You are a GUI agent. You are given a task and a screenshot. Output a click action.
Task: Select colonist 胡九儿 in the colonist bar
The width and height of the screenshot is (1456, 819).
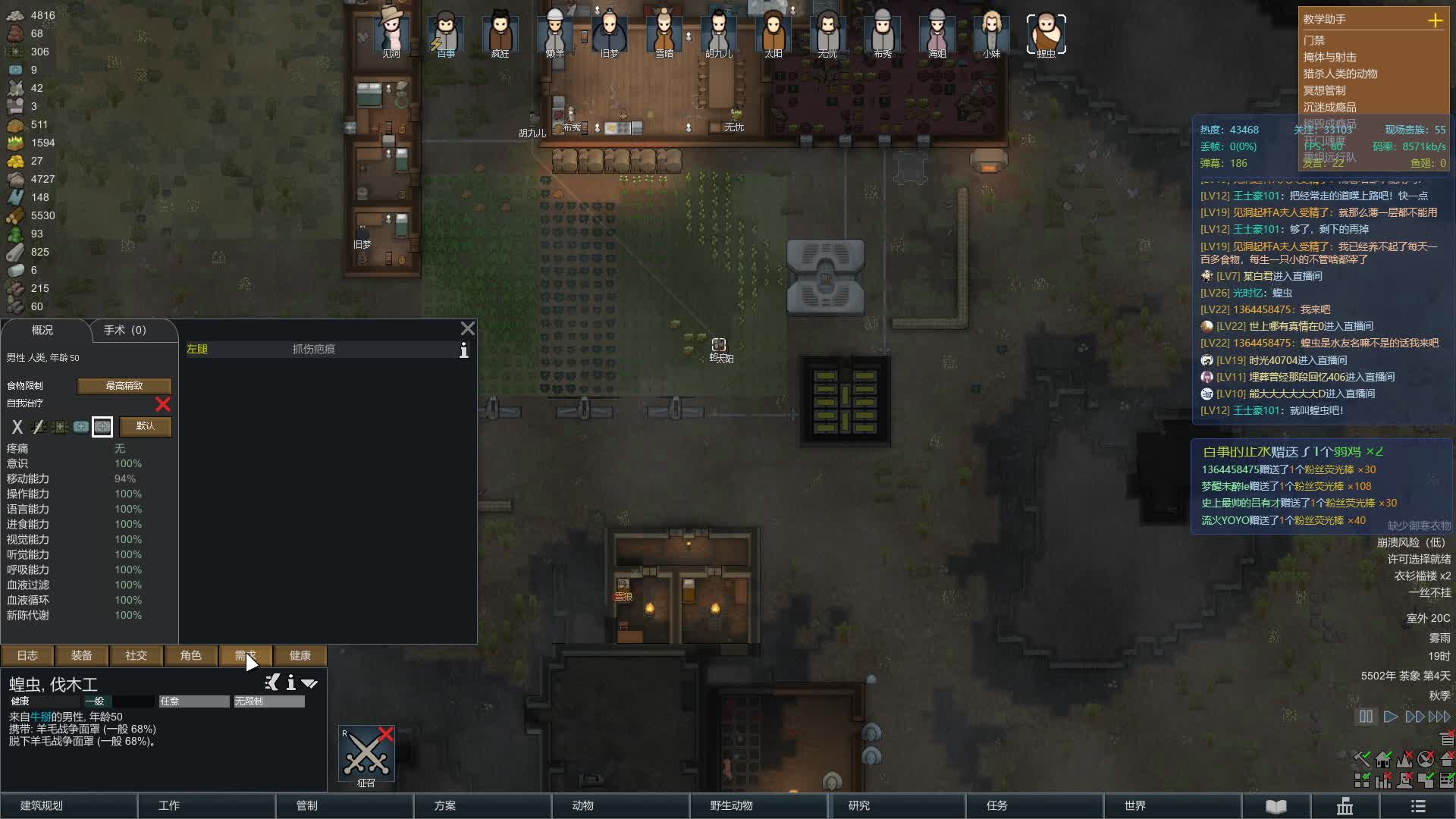pos(718,33)
